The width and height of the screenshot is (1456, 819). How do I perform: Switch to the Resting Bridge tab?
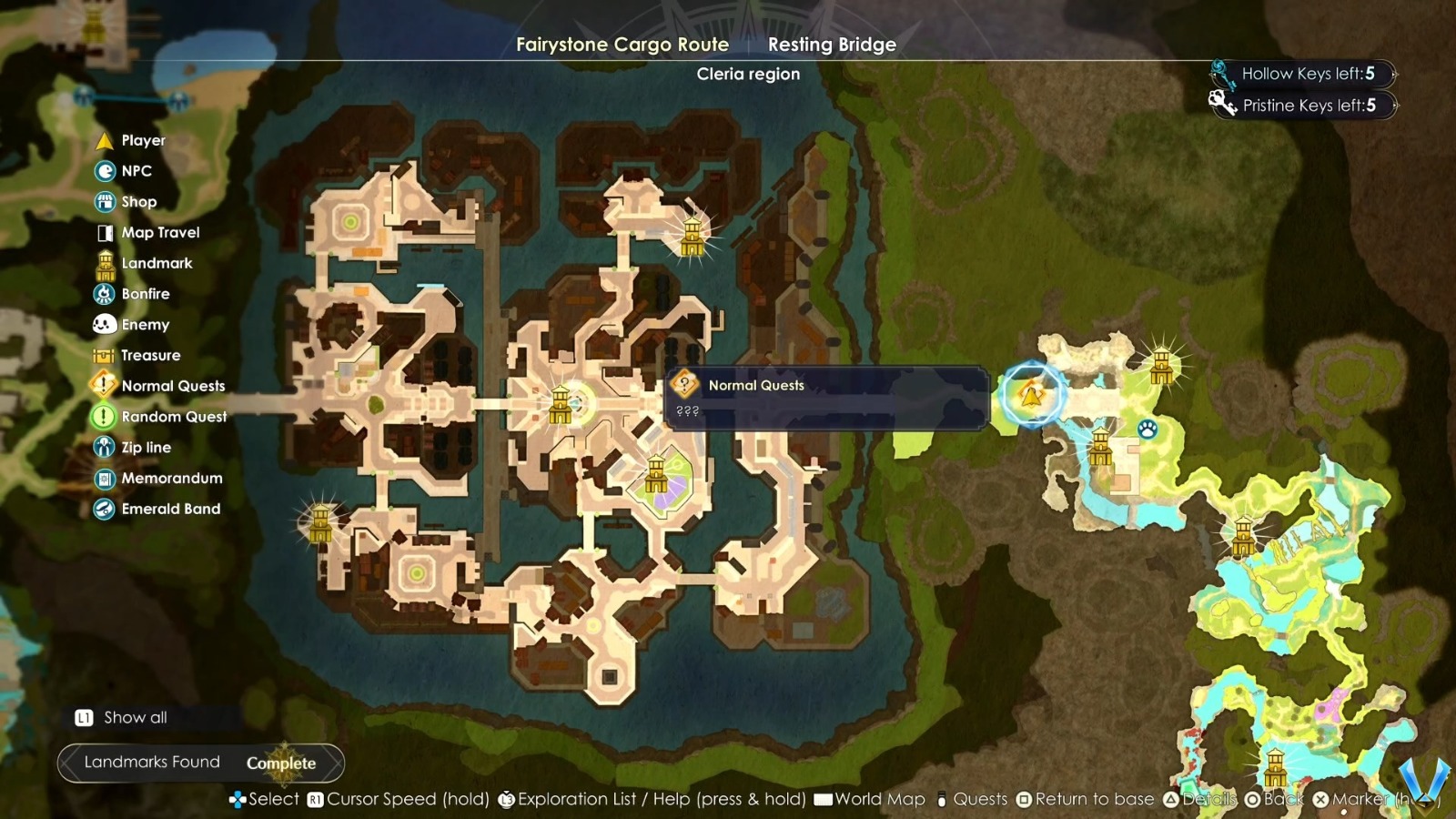click(830, 44)
